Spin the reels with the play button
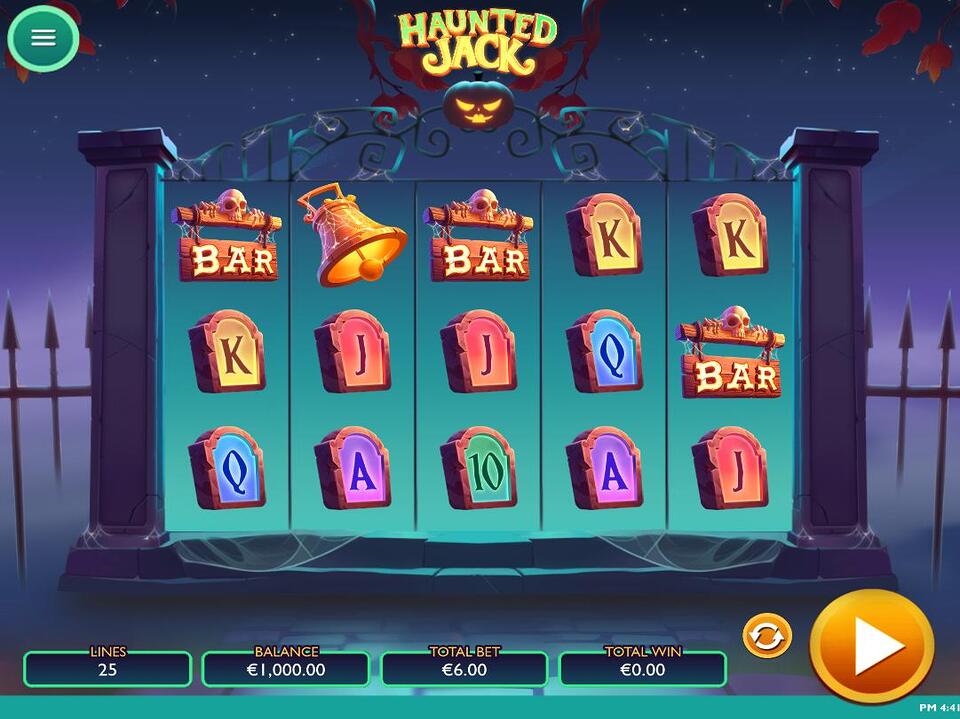The image size is (960, 719). 871,647
